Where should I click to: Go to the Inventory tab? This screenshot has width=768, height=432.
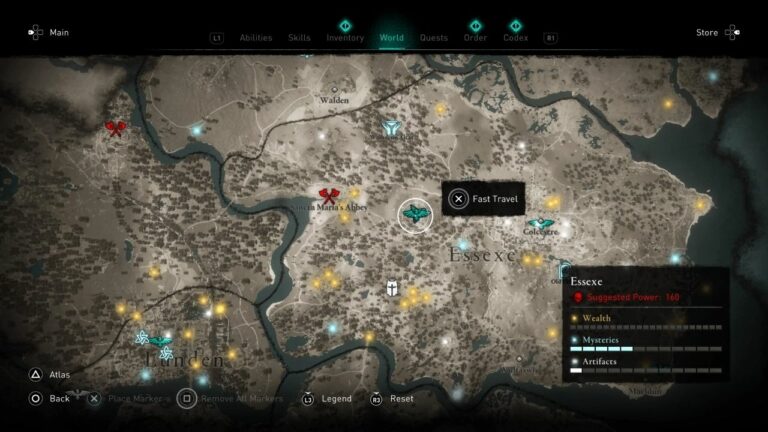coord(345,38)
